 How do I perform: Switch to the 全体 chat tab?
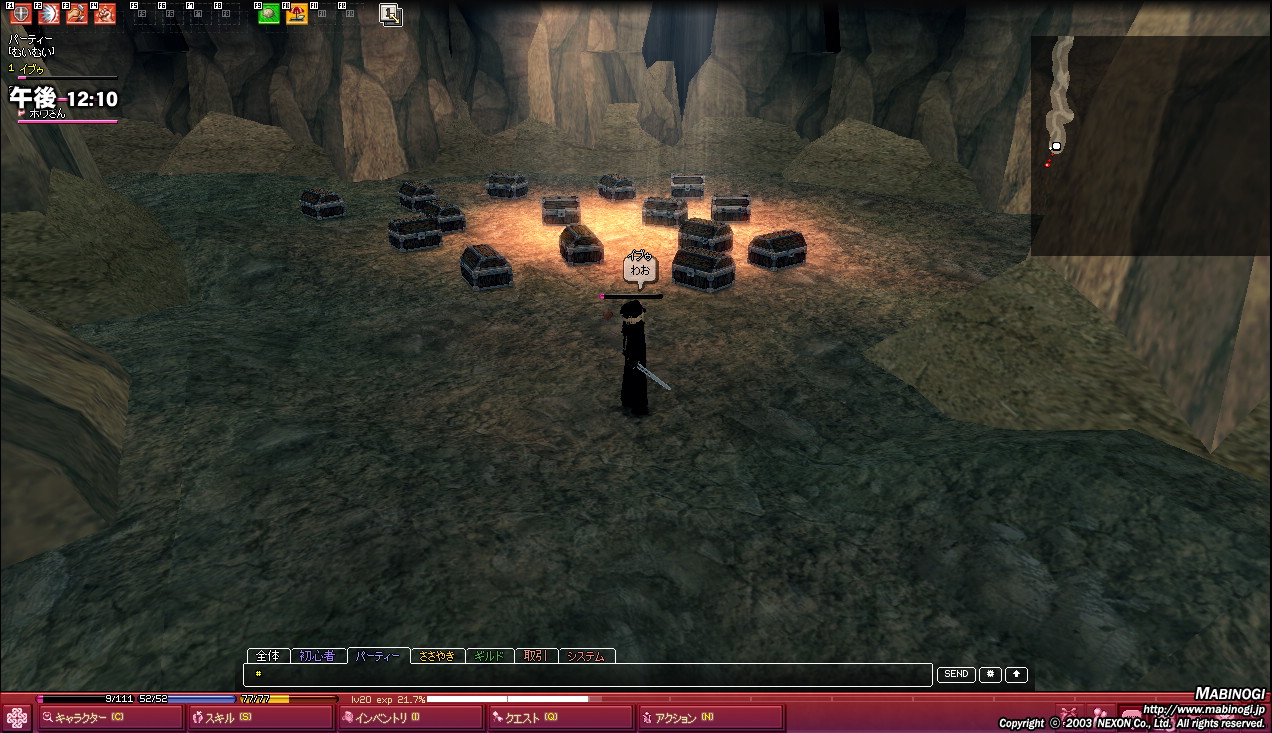click(268, 656)
